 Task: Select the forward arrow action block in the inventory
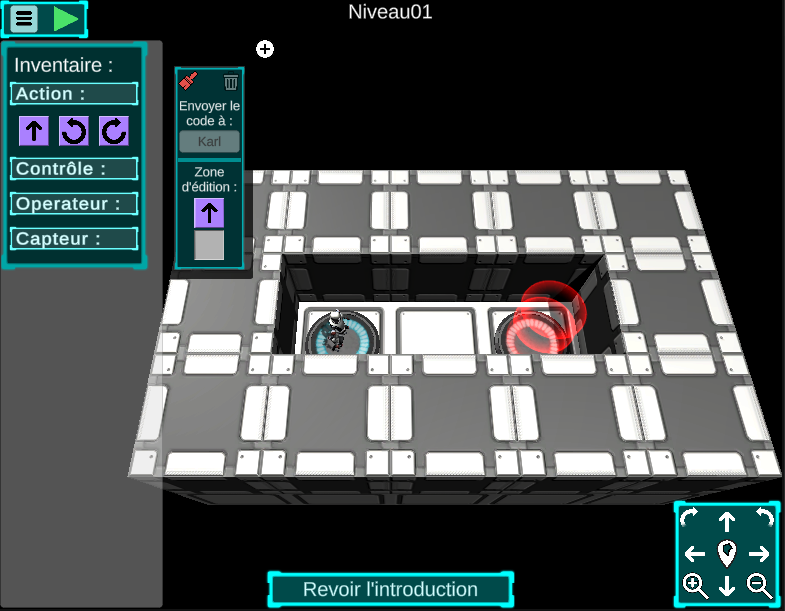coord(34,130)
